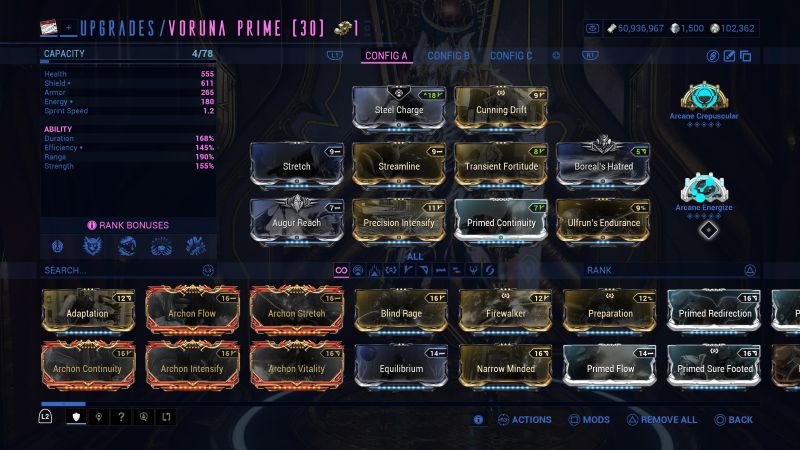Pick the Primed Continuity mod slot
Image resolution: width=800 pixels, height=450 pixels.
click(x=501, y=222)
